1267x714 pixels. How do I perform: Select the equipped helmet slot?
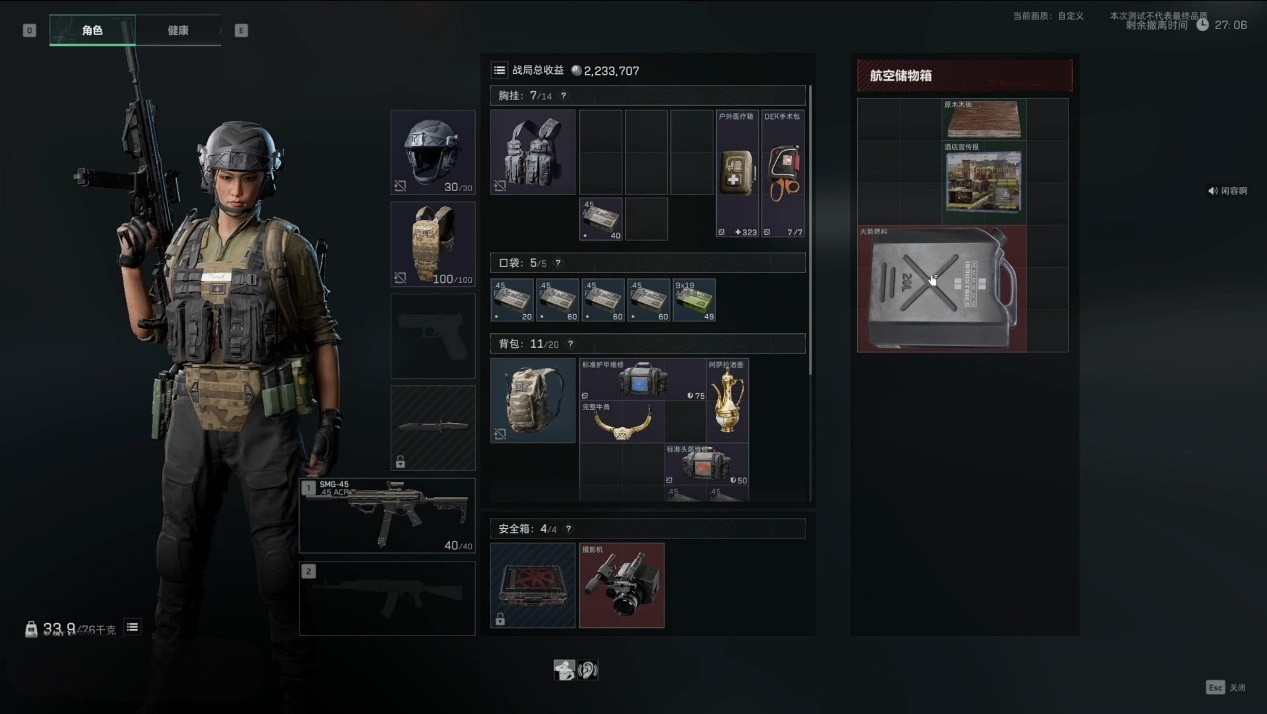tap(432, 152)
